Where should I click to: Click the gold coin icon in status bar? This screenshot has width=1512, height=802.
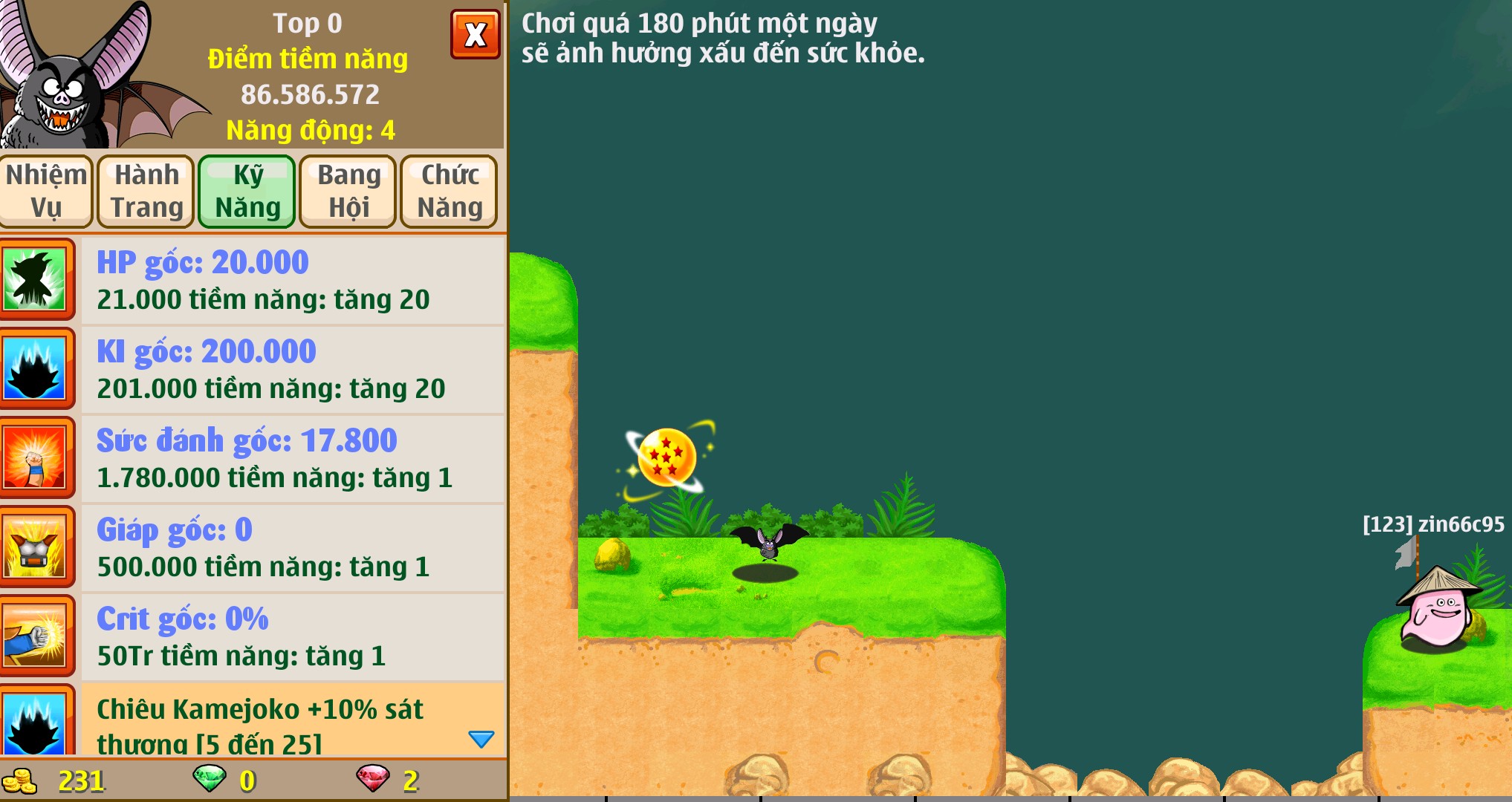22,780
